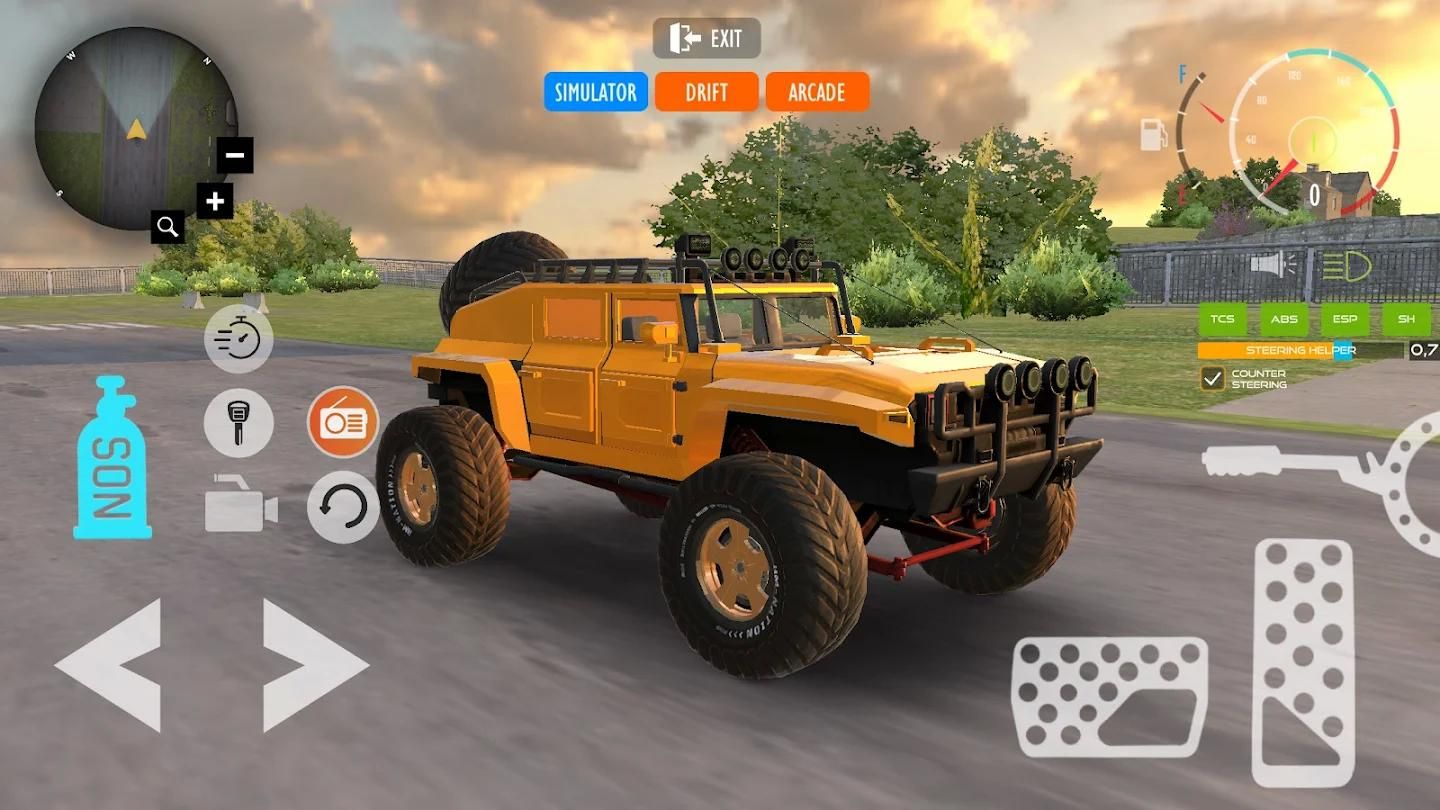This screenshot has height=810, width=1440.
Task: Toggle the headlights icon
Action: point(1345,266)
